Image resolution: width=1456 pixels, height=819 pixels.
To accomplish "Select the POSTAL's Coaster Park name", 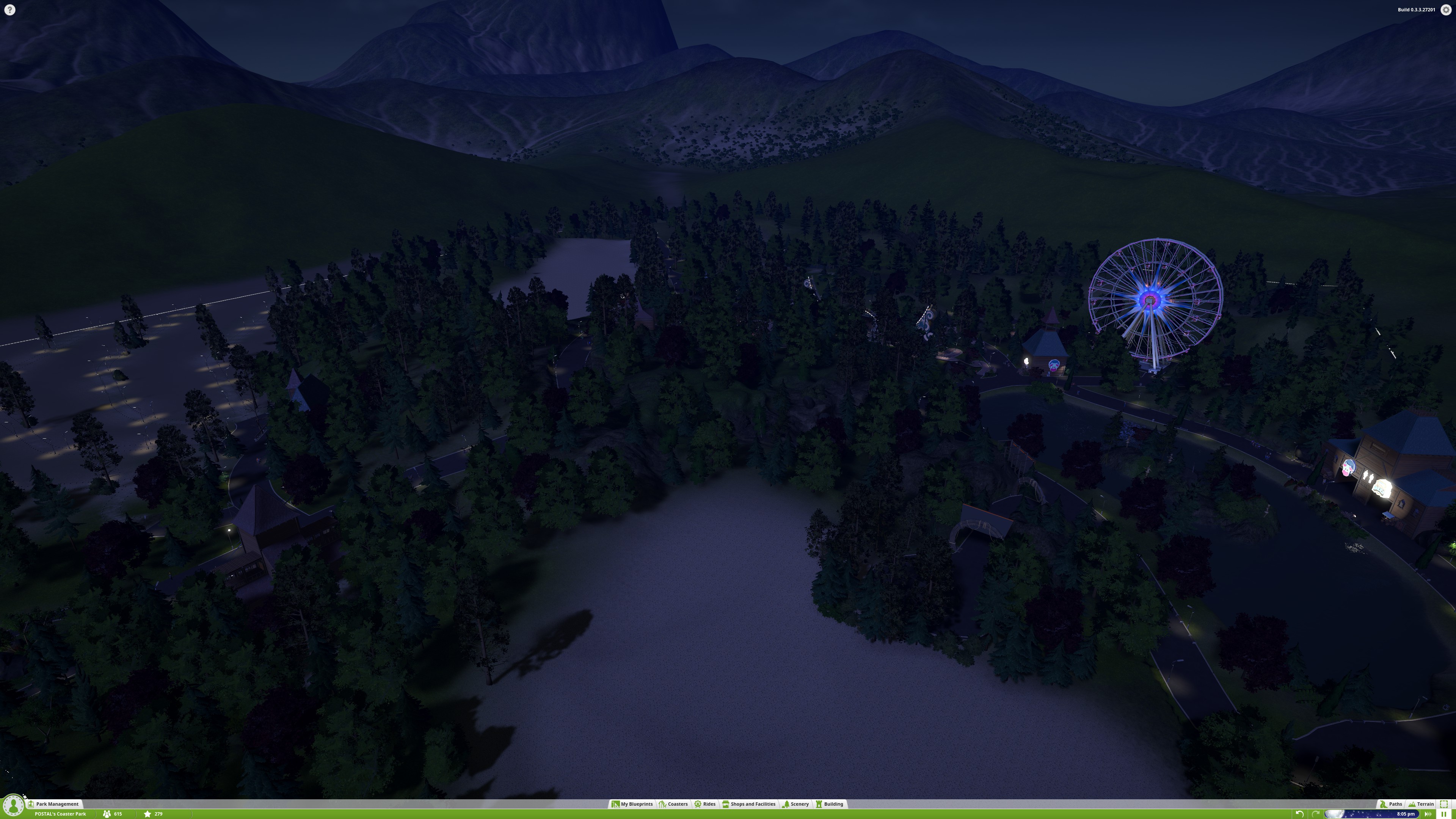I will (x=60, y=814).
